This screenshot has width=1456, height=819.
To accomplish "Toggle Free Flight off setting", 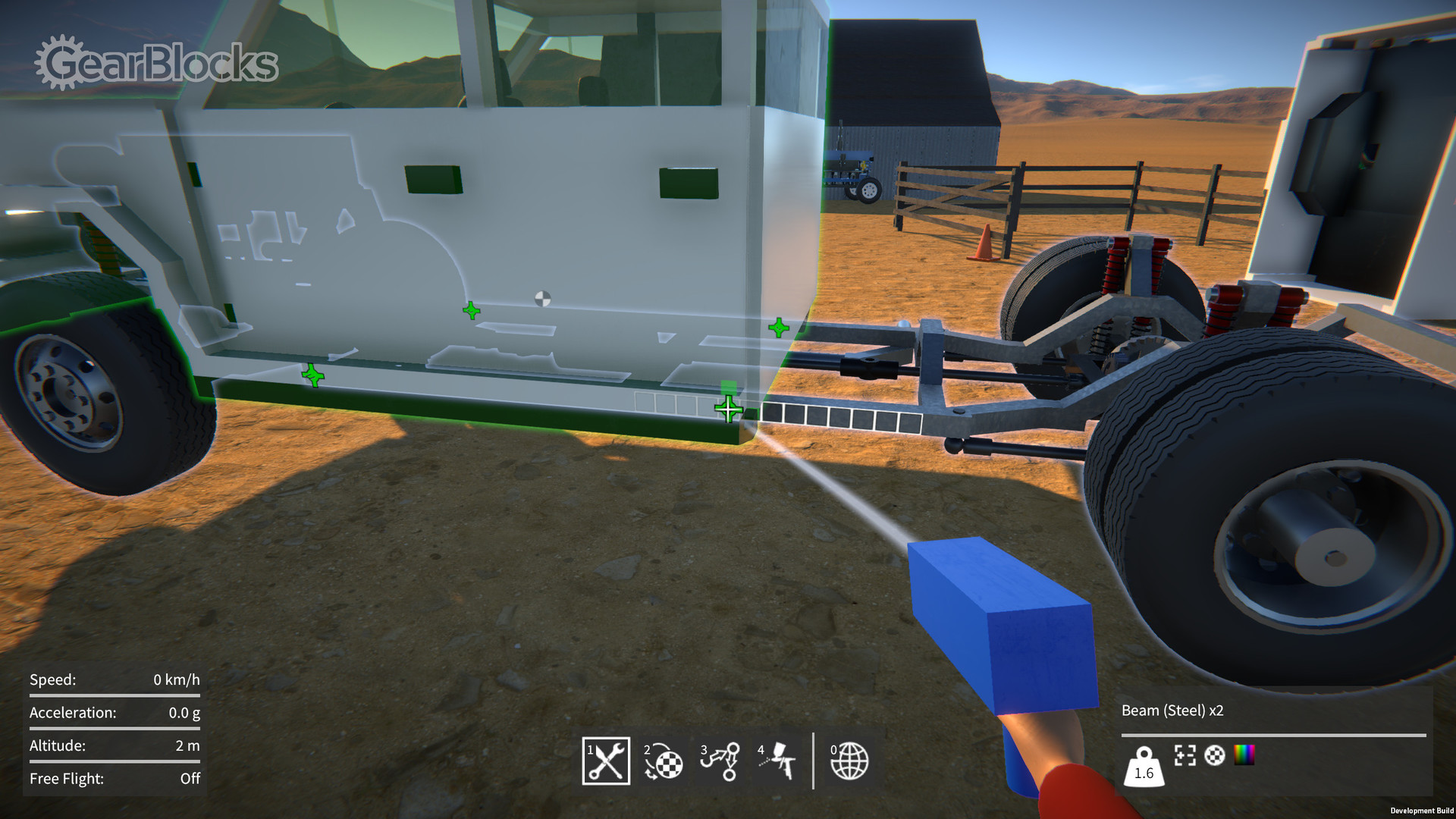I will (114, 778).
